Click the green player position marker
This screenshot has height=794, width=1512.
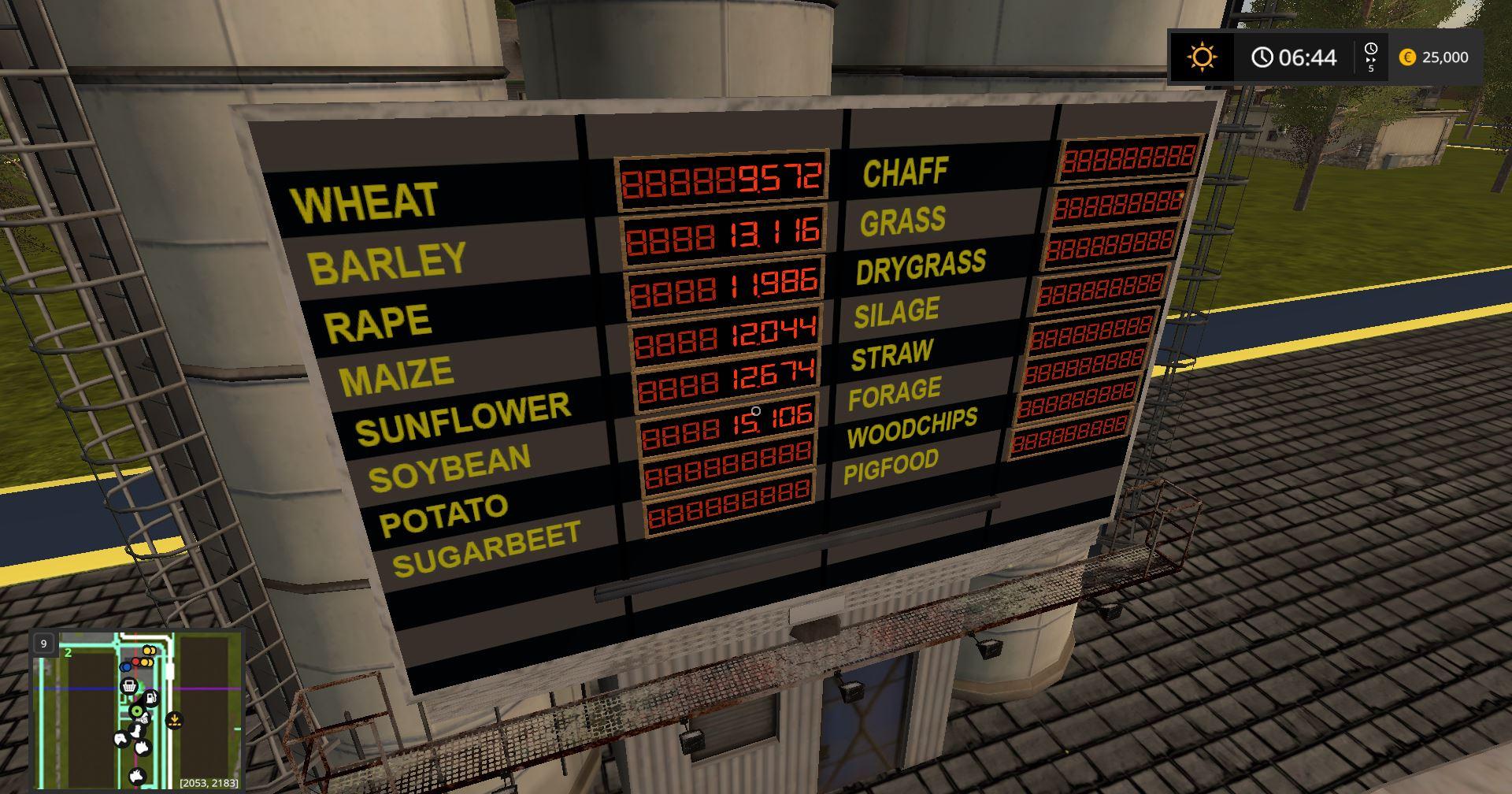[x=138, y=712]
